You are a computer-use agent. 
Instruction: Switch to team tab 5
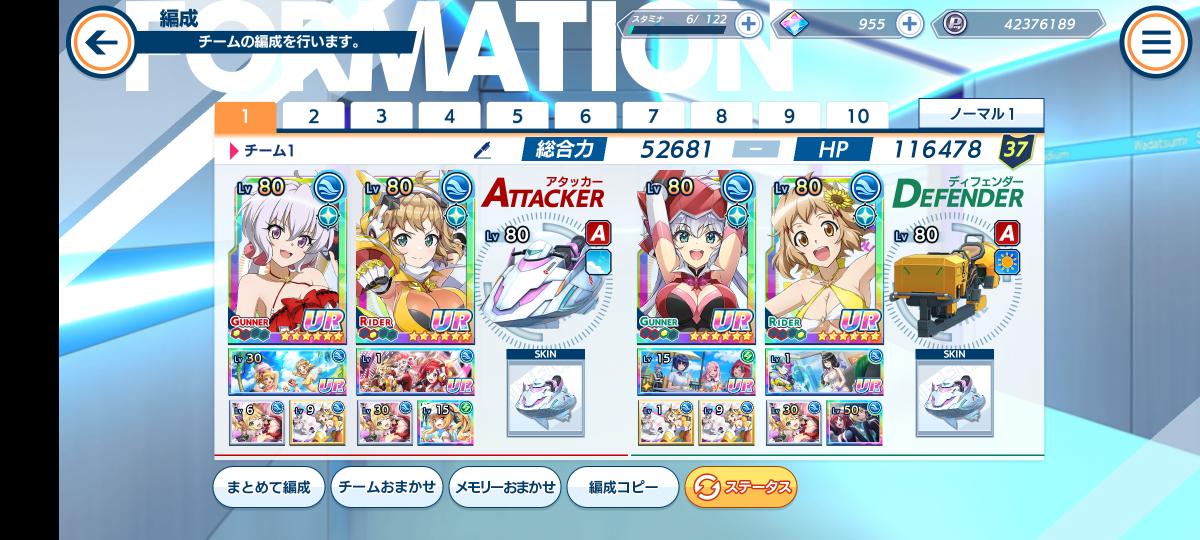(x=517, y=116)
